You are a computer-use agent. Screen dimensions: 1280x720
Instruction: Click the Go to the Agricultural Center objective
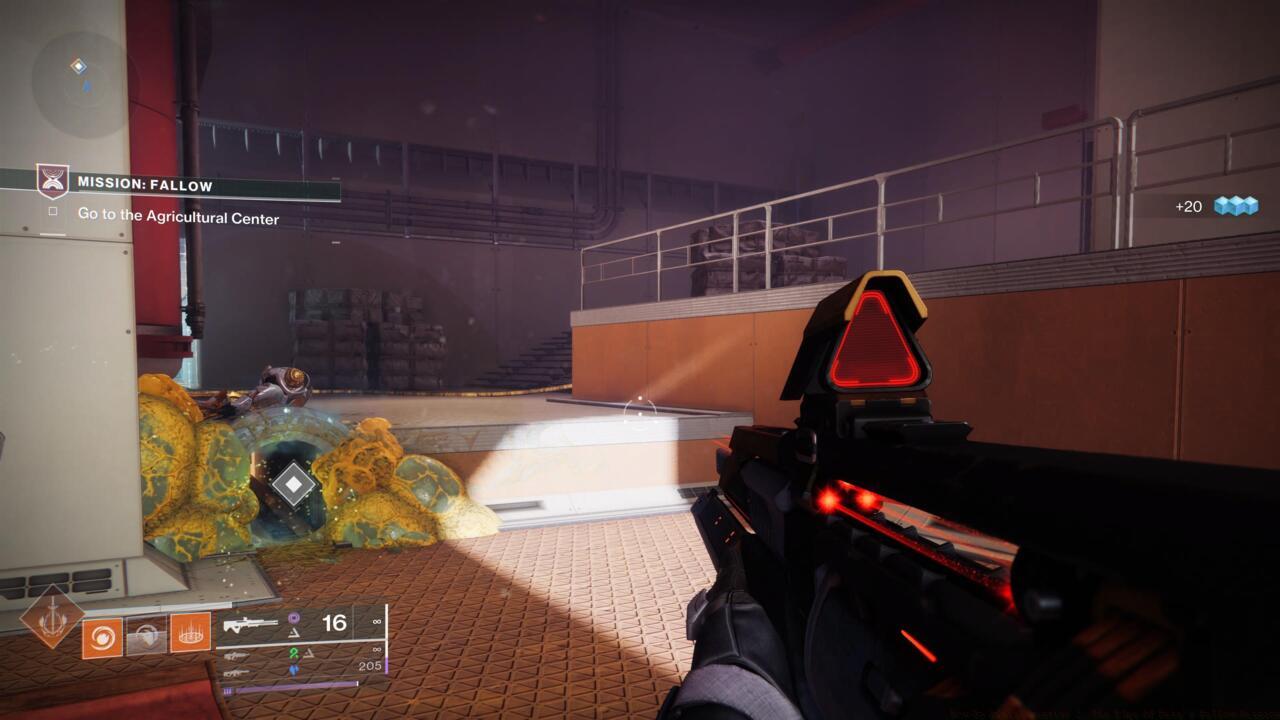coord(178,217)
